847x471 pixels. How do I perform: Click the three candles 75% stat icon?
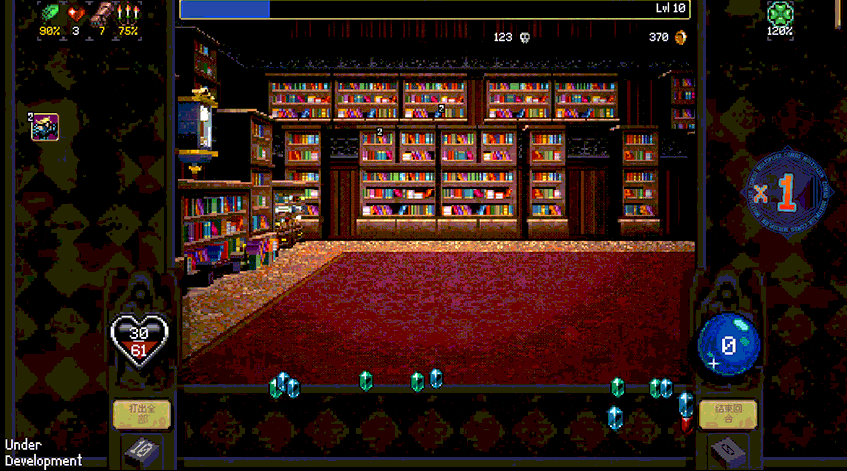127,14
